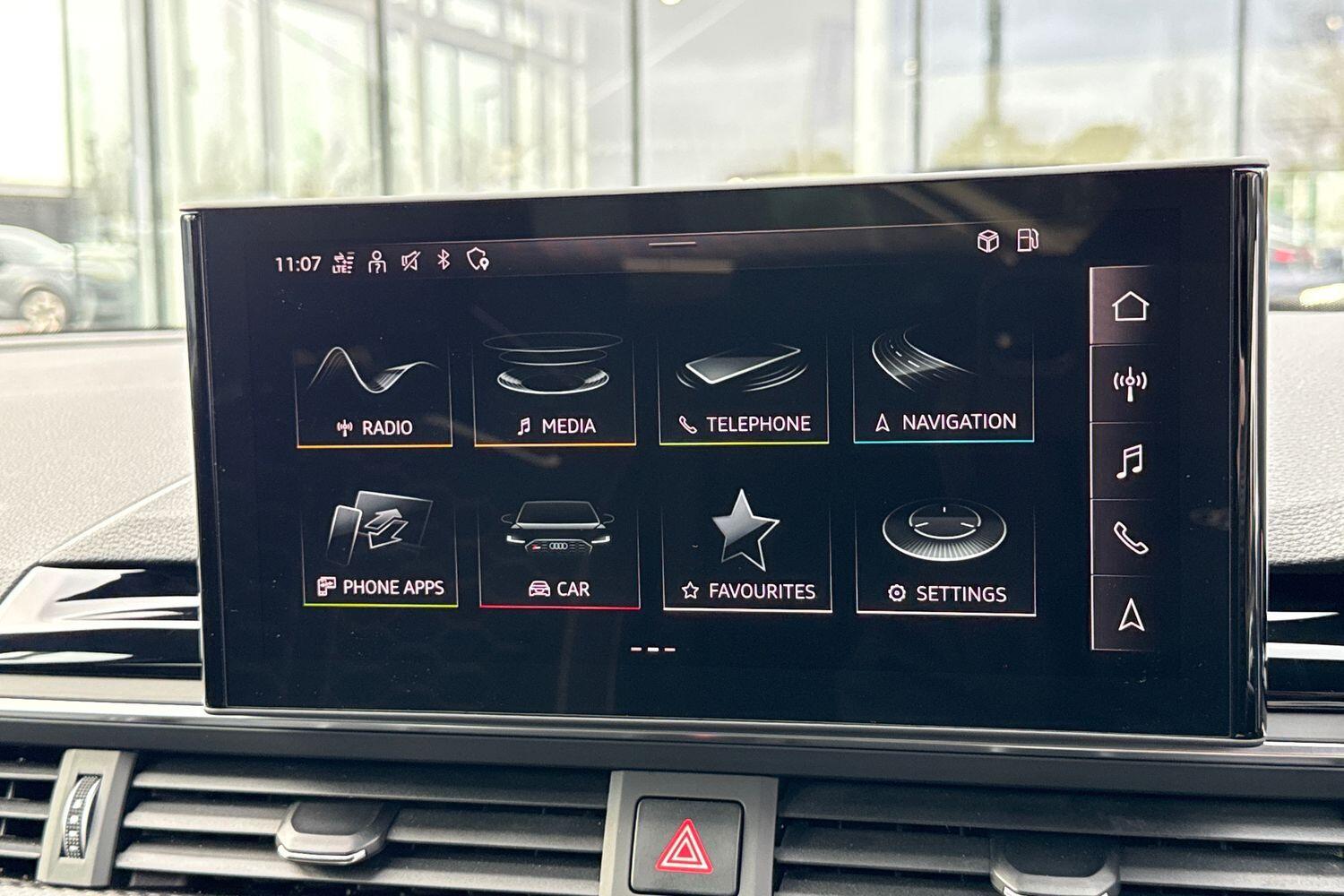Open the Radio tile
This screenshot has height=896, width=1344.
pos(374,392)
